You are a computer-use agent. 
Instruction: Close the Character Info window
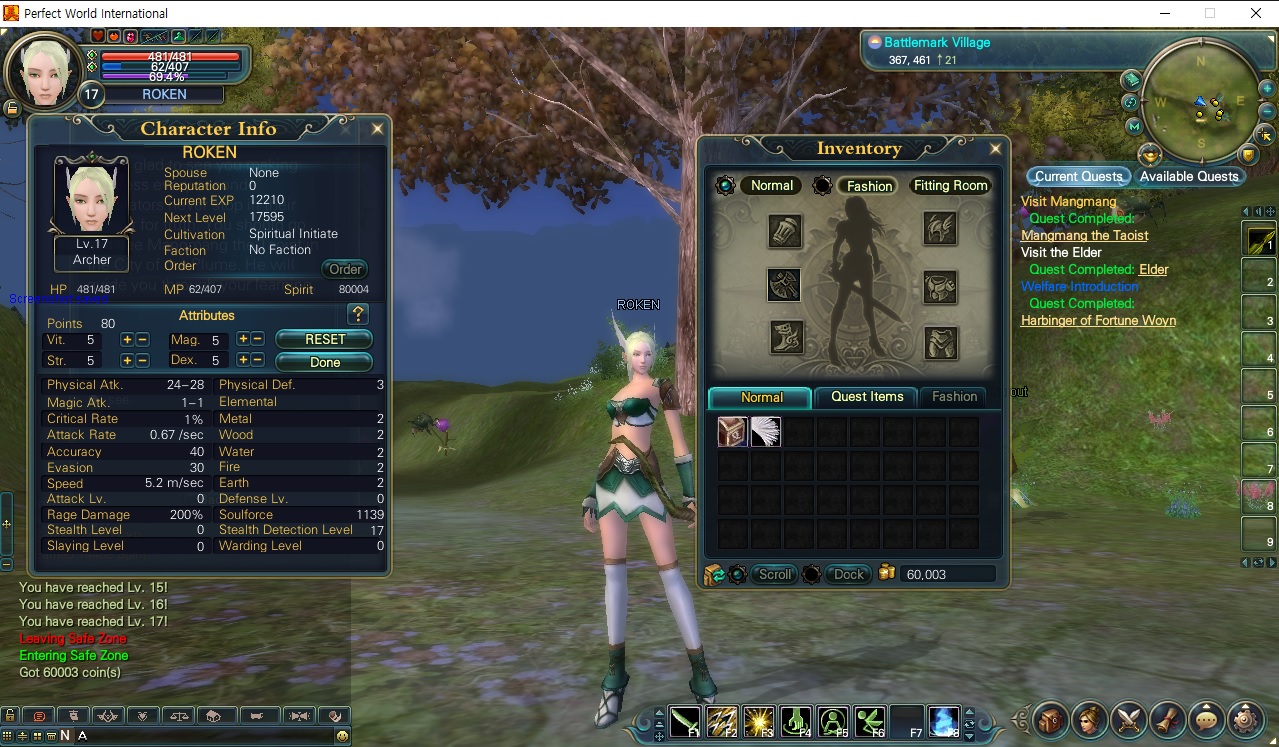[377, 129]
